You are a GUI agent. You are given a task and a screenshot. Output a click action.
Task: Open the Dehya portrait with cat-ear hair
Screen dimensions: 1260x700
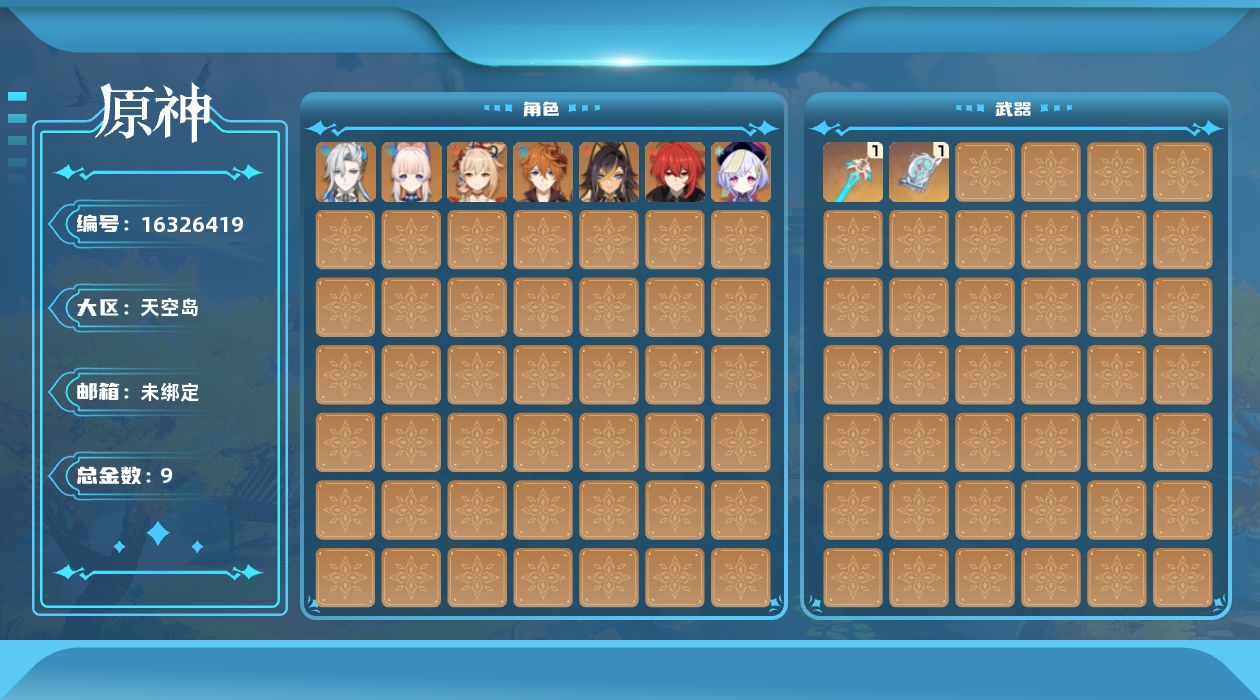(x=609, y=172)
